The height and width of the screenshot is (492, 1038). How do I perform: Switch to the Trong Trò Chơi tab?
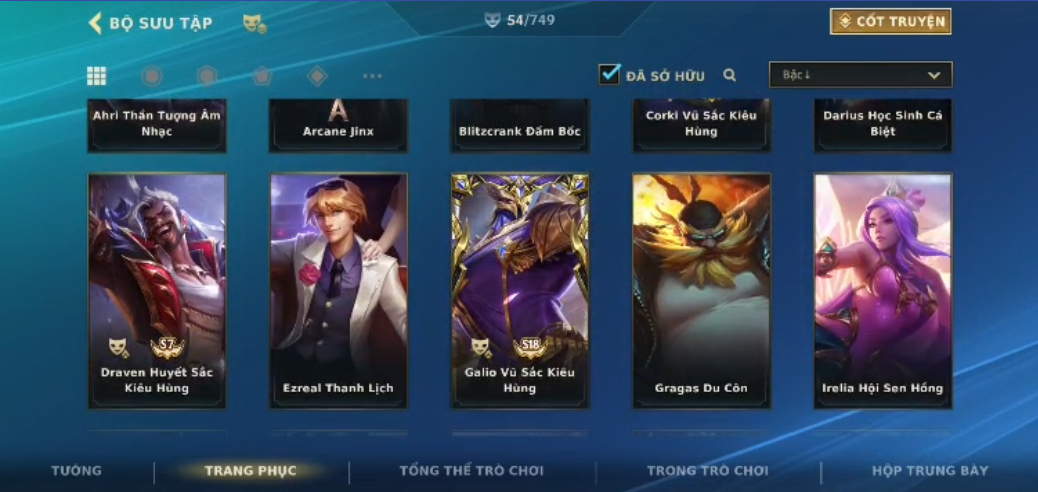708,471
